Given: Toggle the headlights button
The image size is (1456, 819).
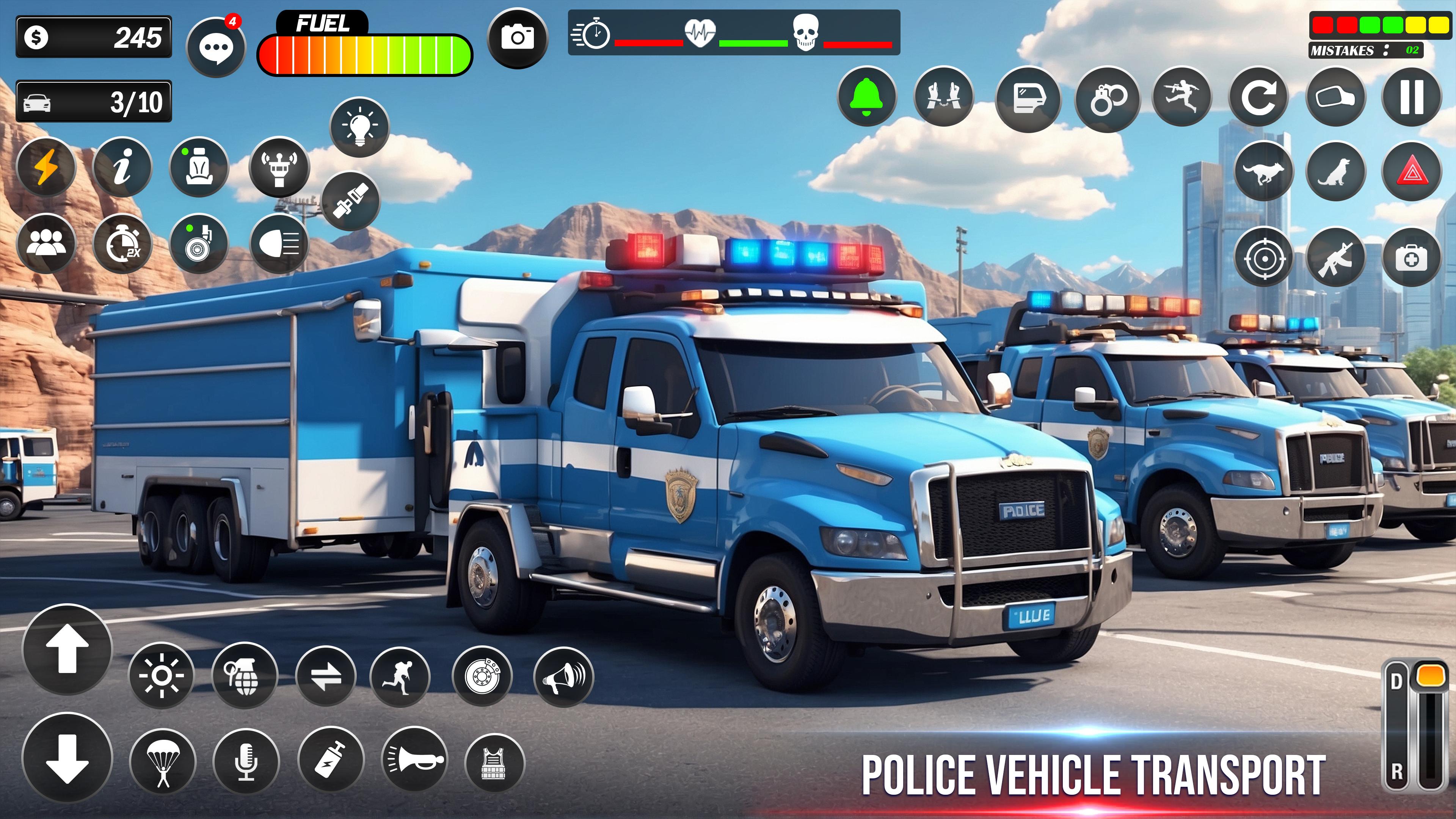Looking at the screenshot, I should 279,244.
